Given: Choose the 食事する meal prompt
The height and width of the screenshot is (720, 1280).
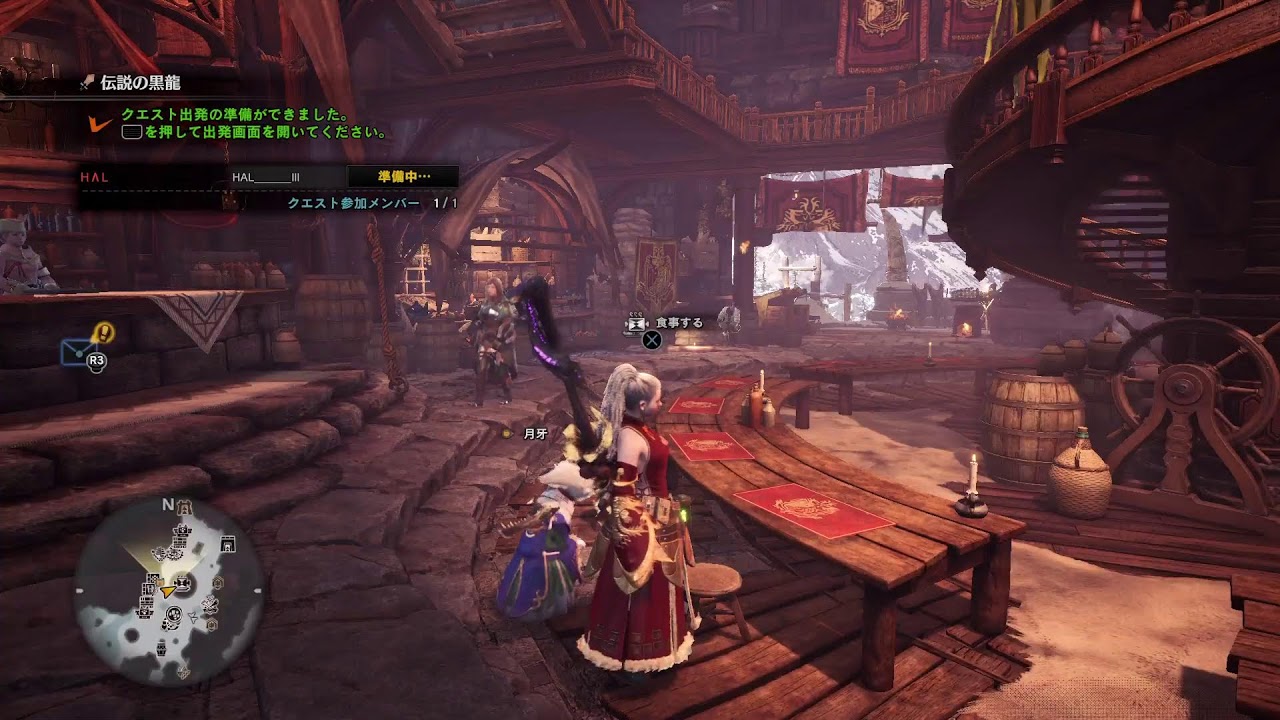Looking at the screenshot, I should click(x=678, y=323).
